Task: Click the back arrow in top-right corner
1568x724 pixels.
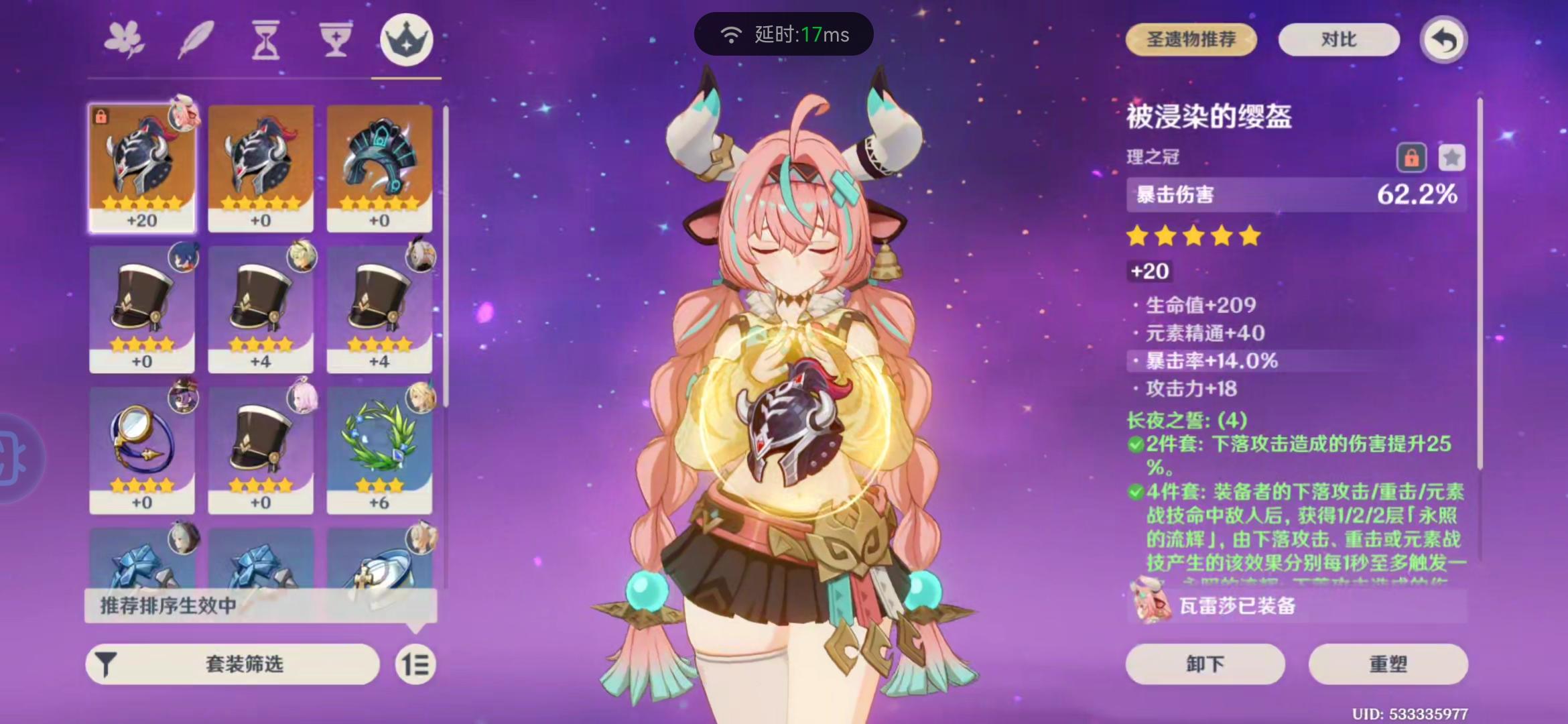Action: tap(1443, 40)
